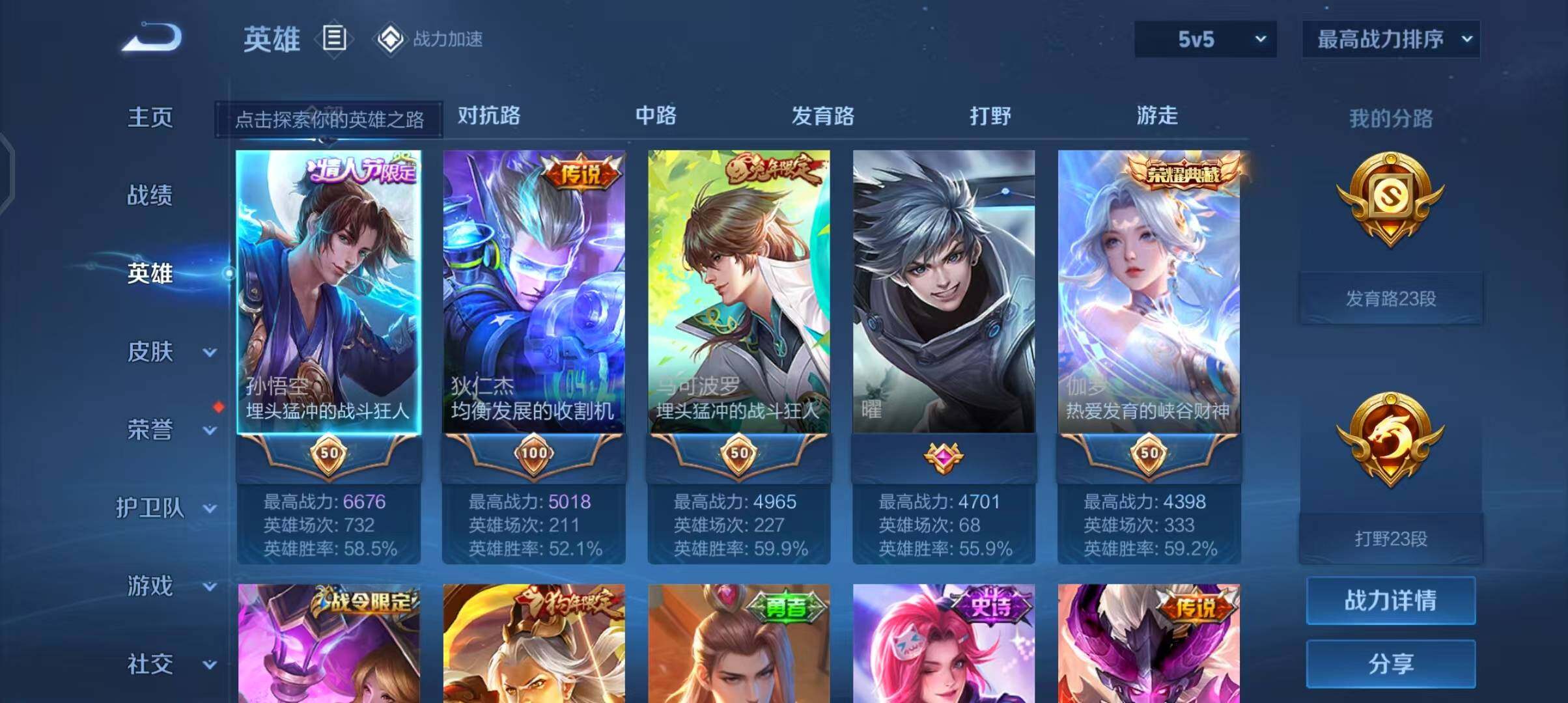Show heroes under the 打野 tab
Image resolution: width=1568 pixels, height=703 pixels.
coord(990,116)
